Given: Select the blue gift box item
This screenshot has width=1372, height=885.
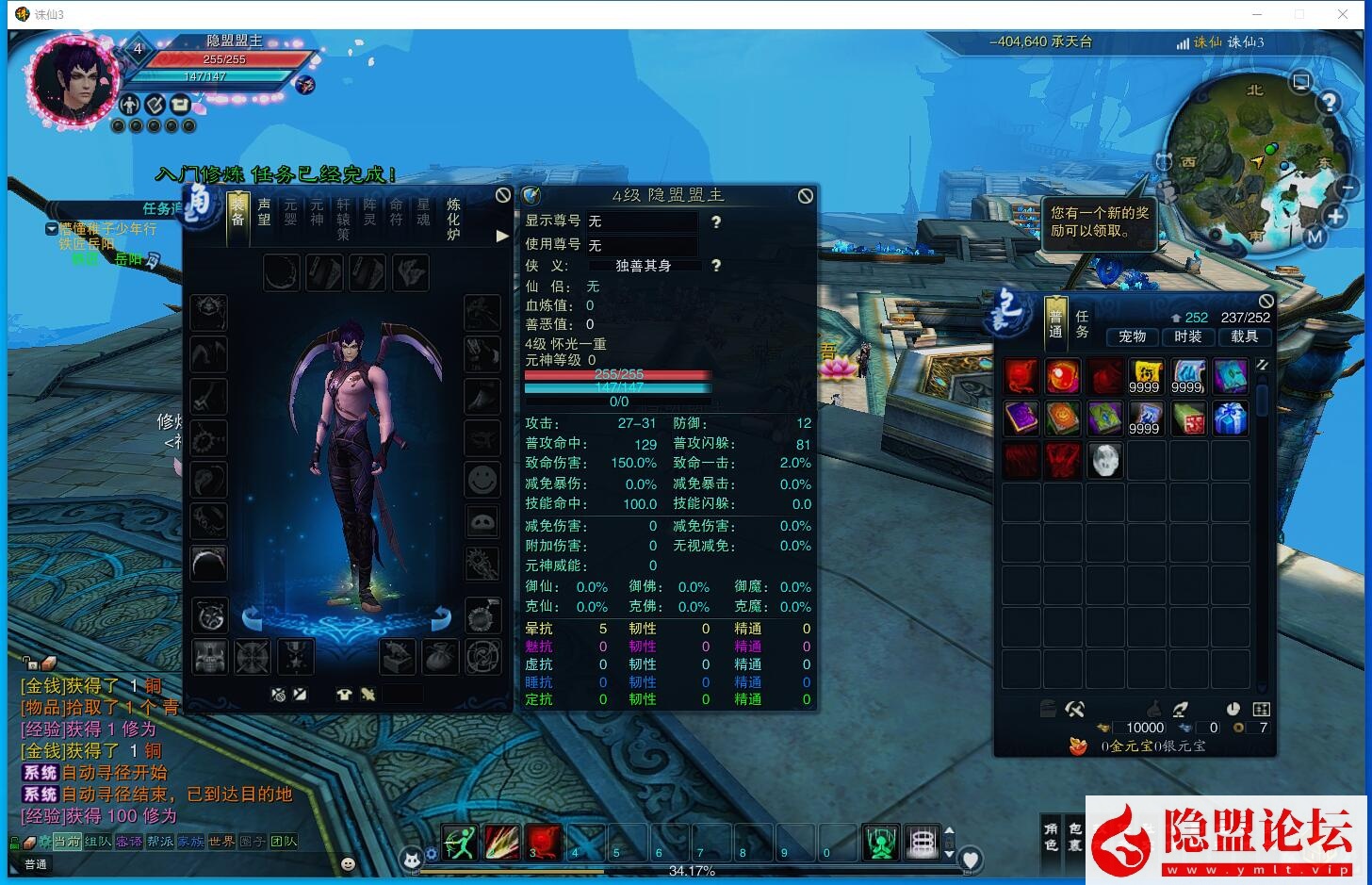Looking at the screenshot, I should coord(1230,418).
